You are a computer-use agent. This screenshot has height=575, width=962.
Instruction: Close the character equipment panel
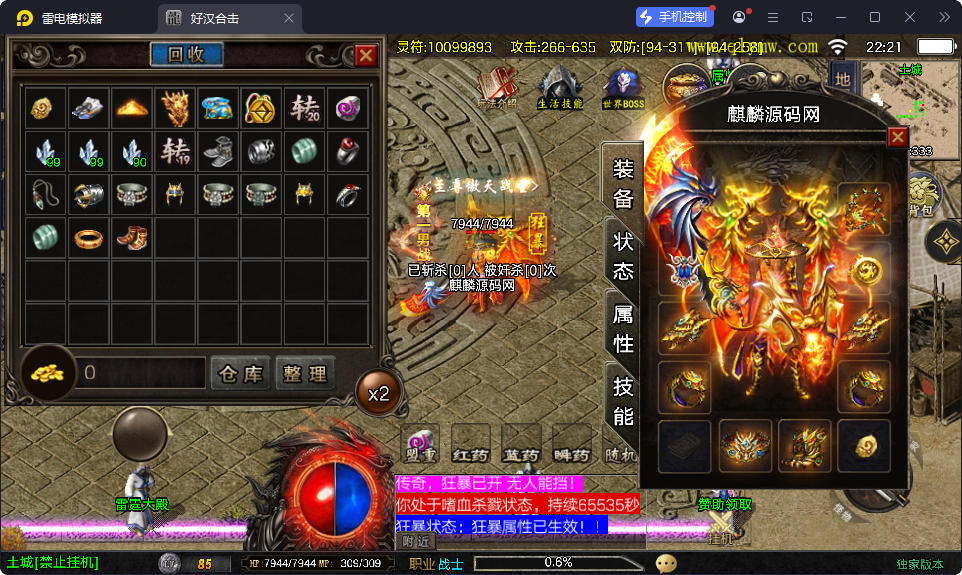point(898,137)
